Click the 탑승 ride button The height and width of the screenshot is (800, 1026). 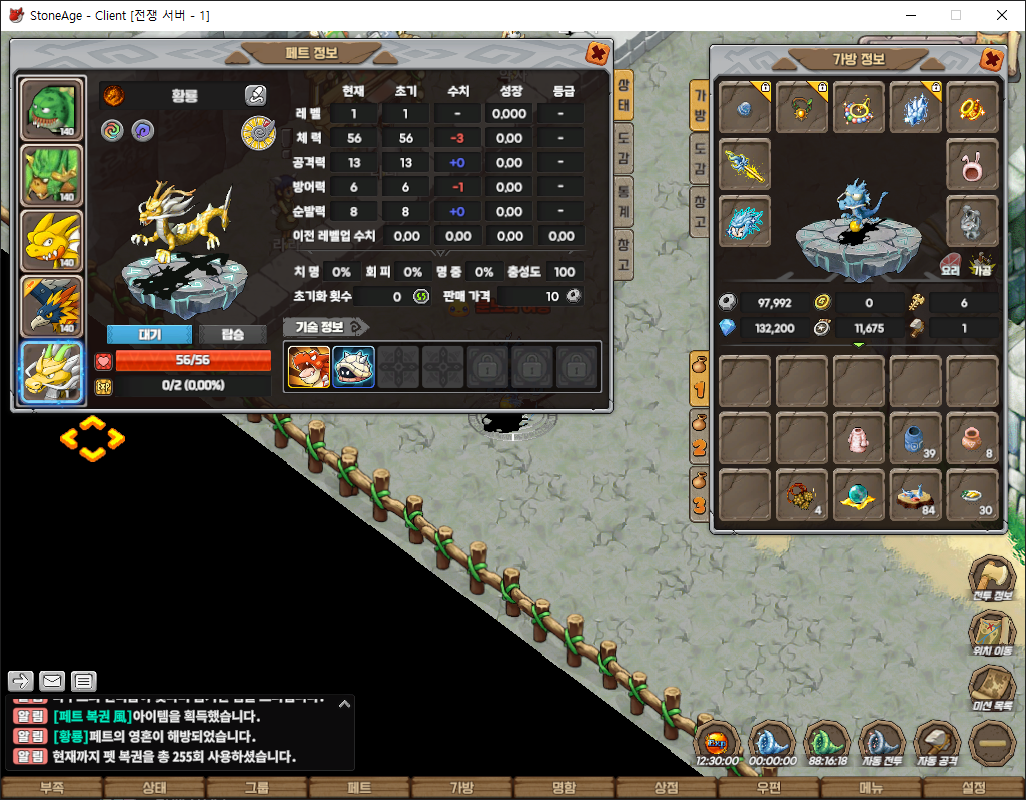click(232, 334)
